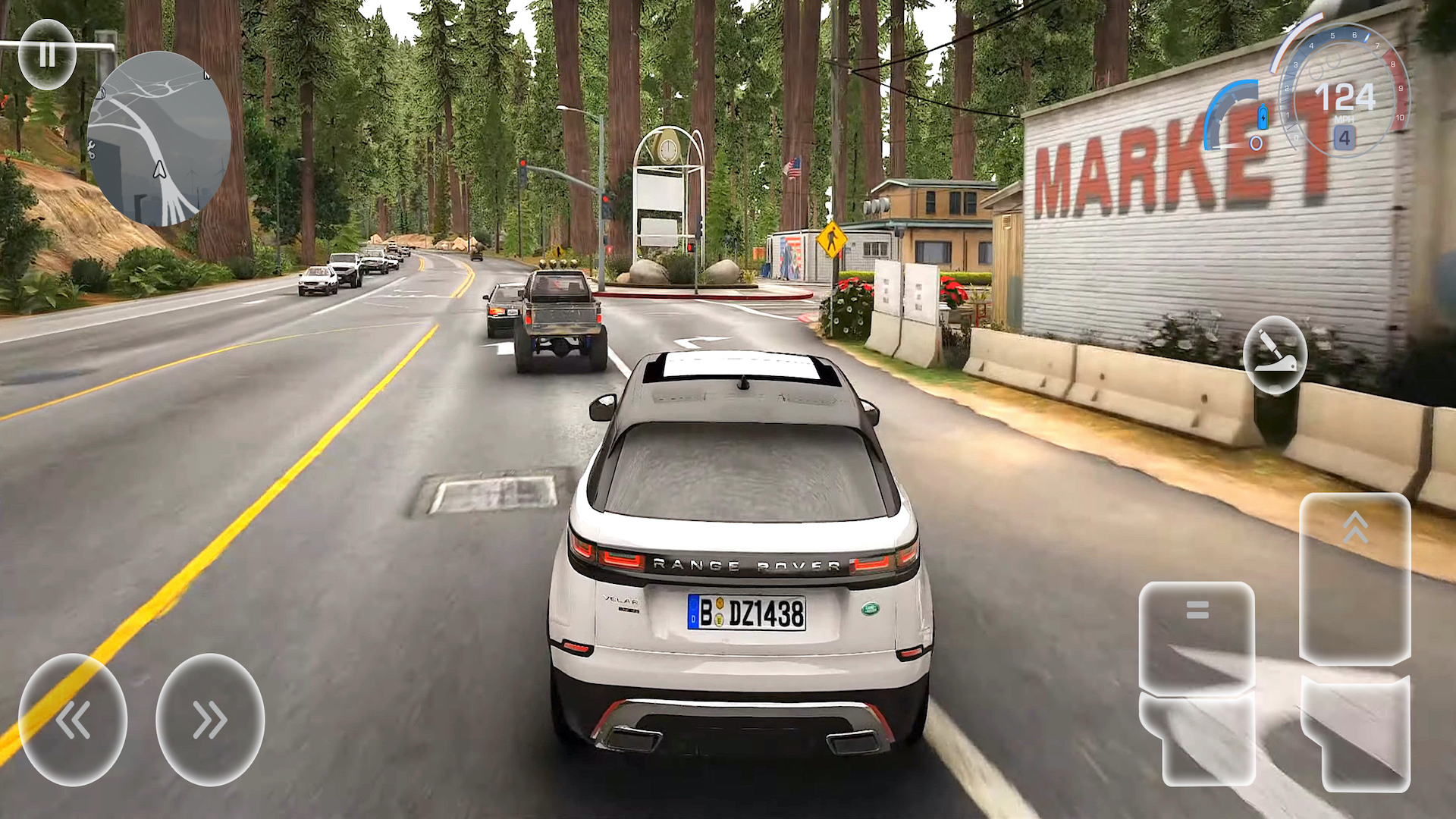
Task: Steer right with the right arrow
Action: pos(211,720)
